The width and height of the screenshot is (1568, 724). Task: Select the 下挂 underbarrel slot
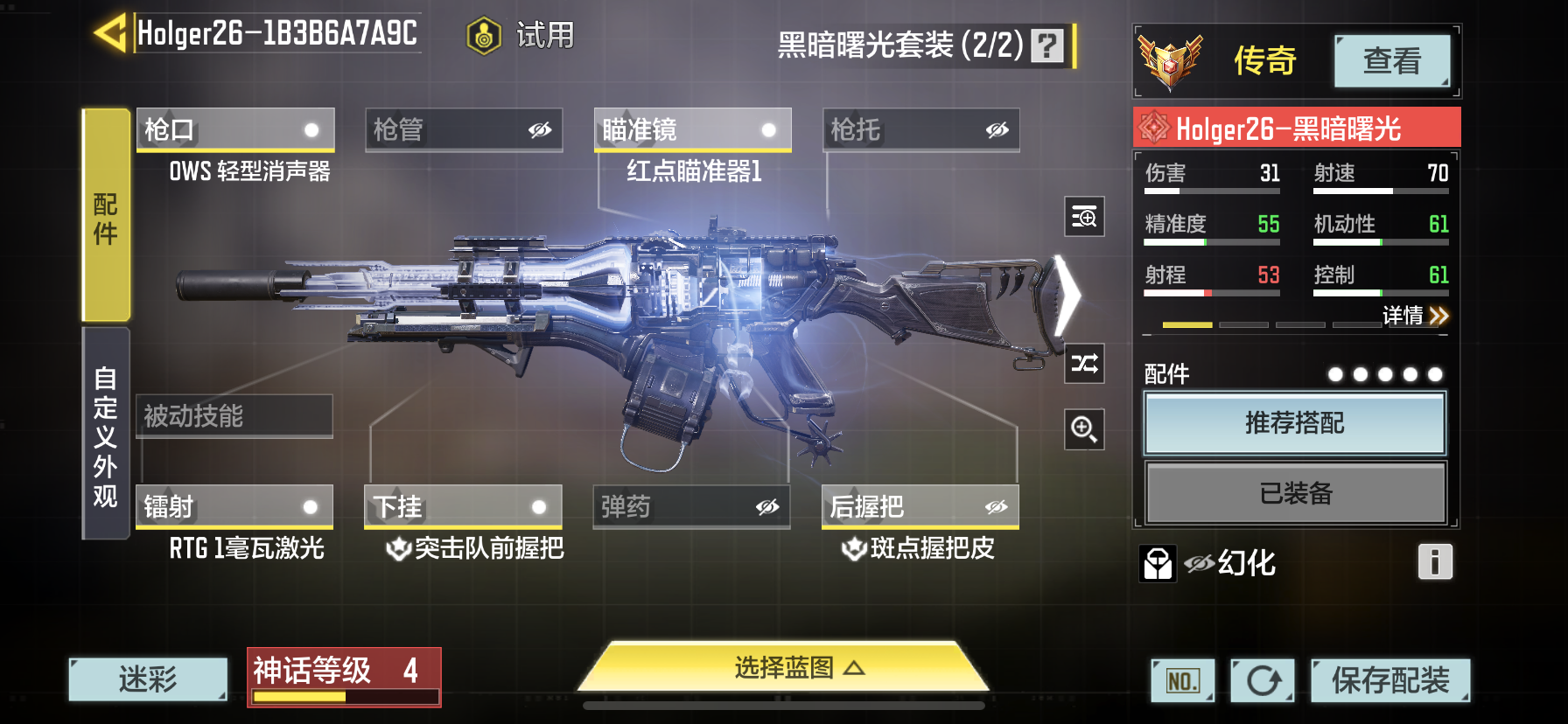[463, 507]
